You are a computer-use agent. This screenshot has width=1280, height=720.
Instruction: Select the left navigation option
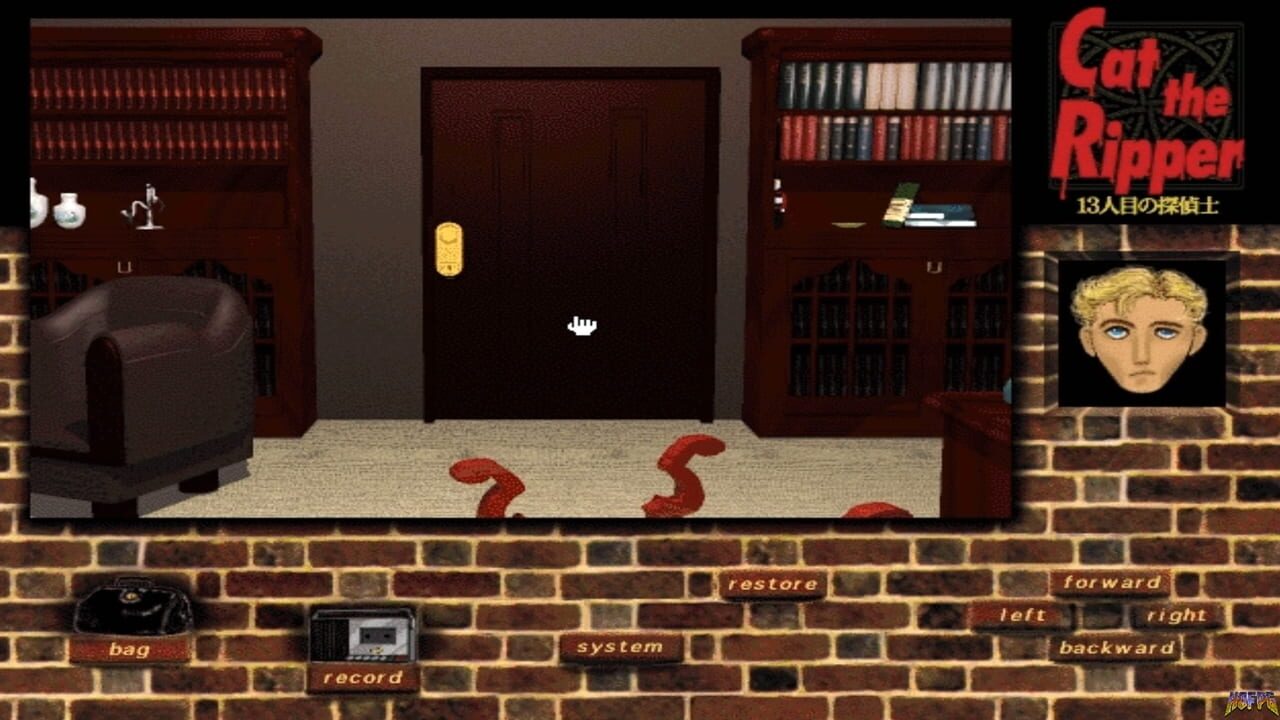[1022, 614]
